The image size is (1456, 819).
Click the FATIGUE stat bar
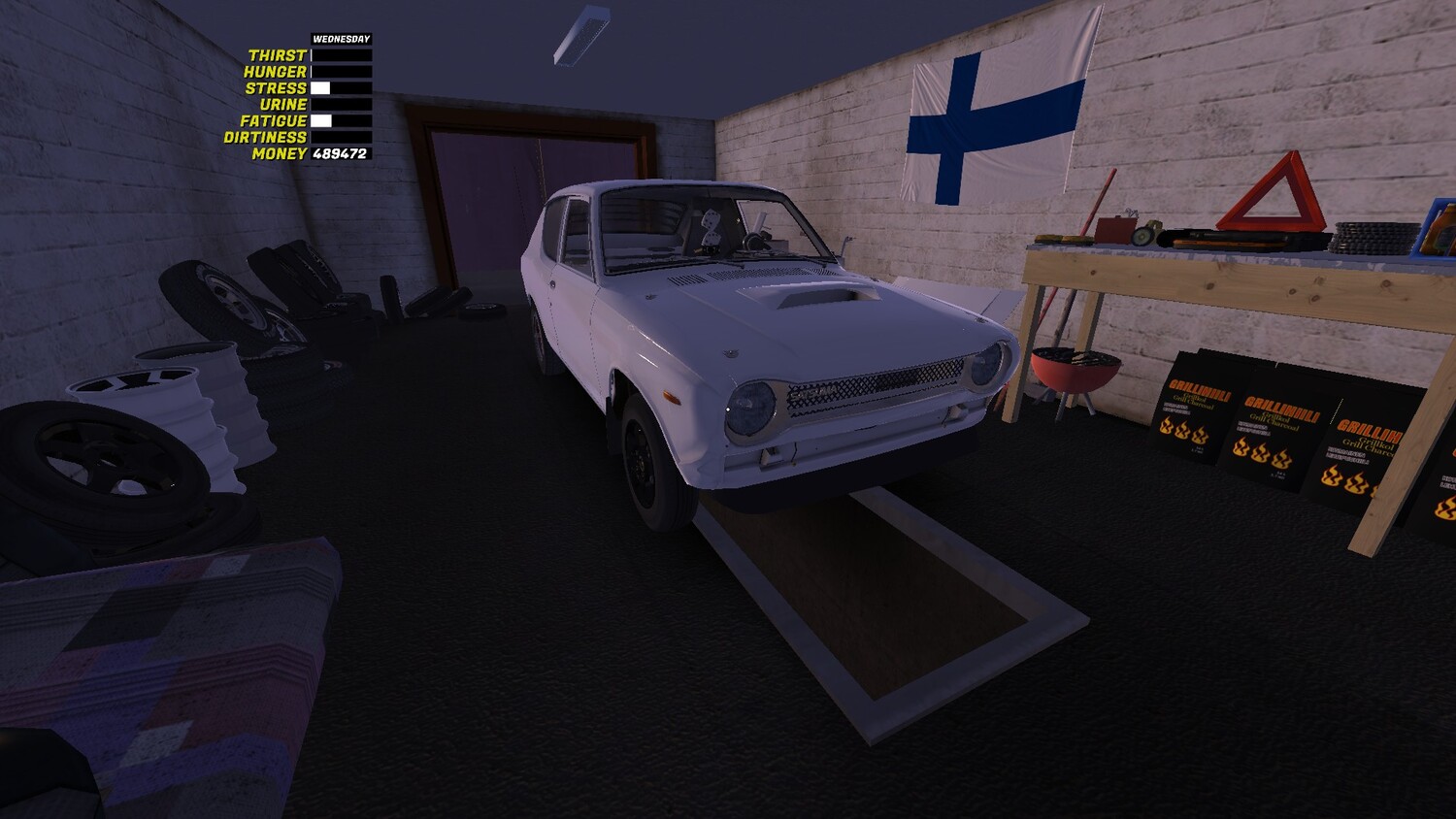[340, 118]
